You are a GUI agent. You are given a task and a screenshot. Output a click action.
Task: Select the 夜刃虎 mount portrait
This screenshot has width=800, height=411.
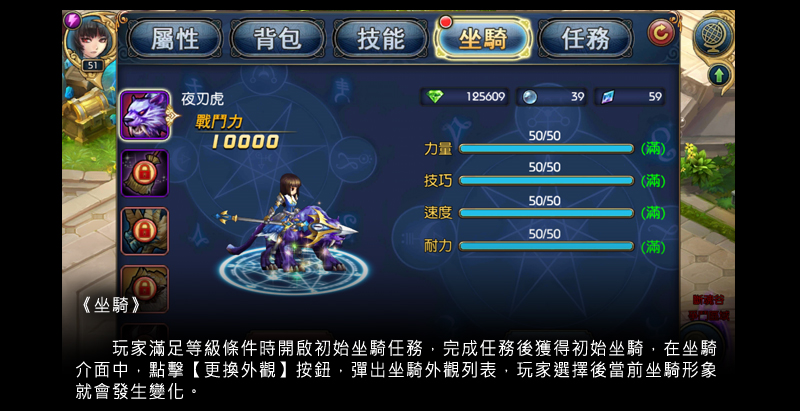coord(144,115)
